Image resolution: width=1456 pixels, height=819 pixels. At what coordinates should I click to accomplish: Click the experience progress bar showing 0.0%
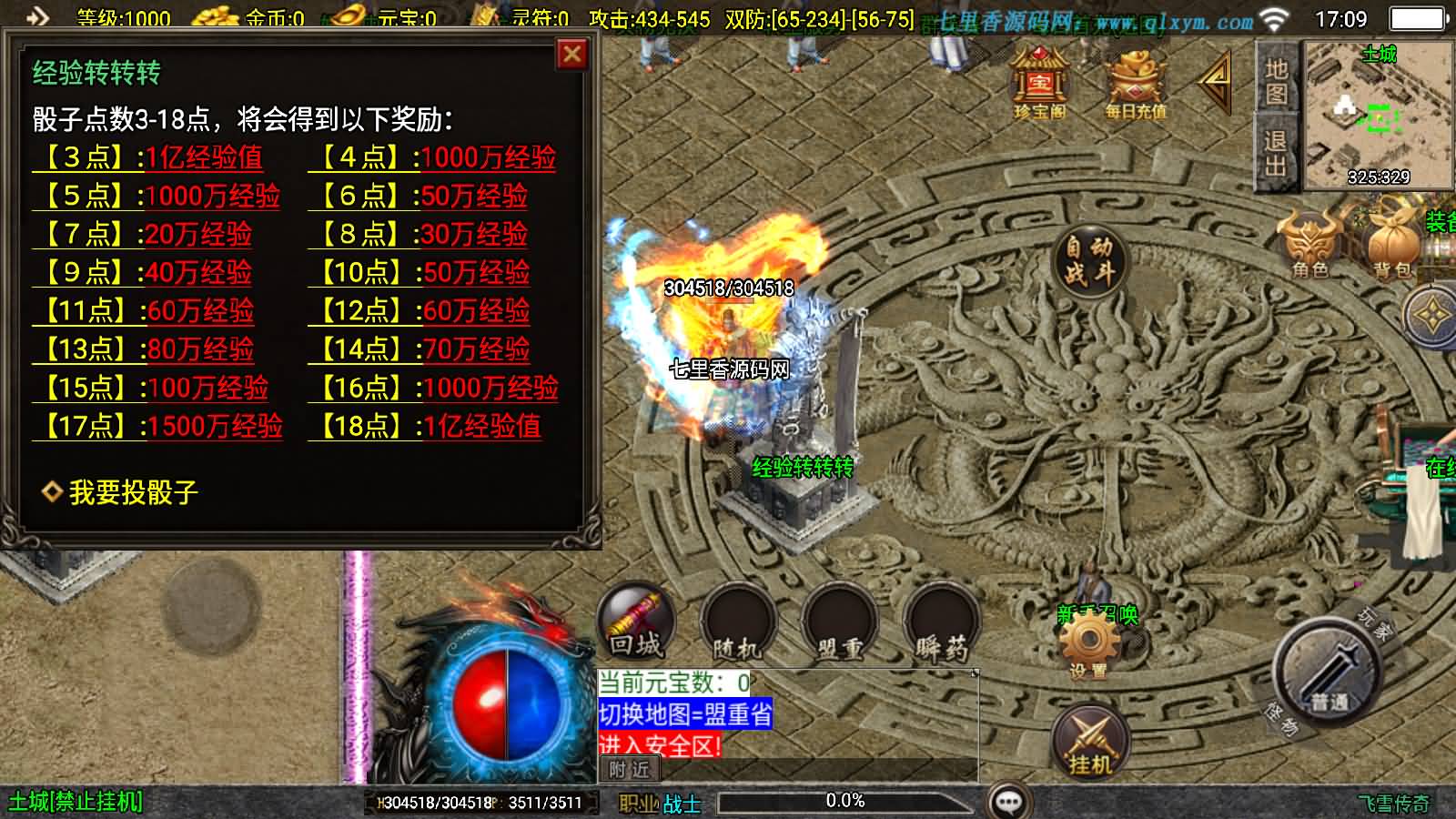click(844, 802)
